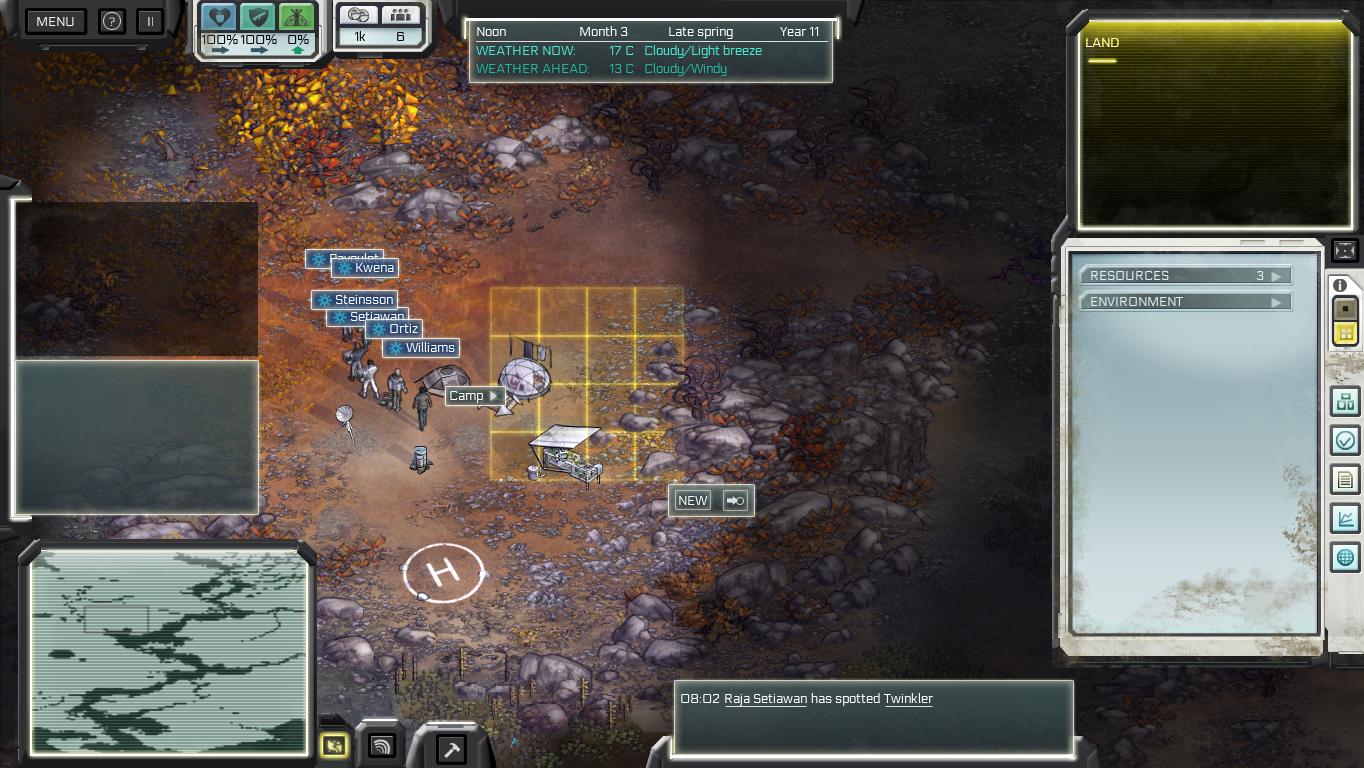Follow the Raja Setiawan link in log
The image size is (1364, 768).
click(765, 699)
